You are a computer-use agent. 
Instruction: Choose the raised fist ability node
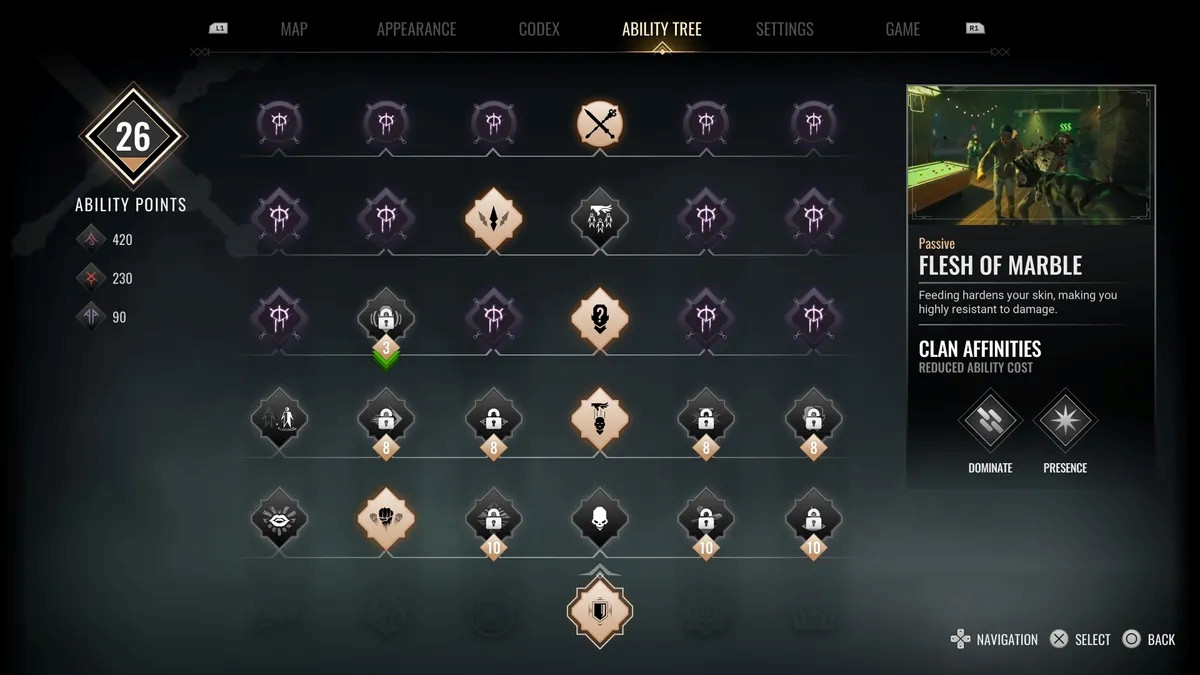[x=386, y=519]
